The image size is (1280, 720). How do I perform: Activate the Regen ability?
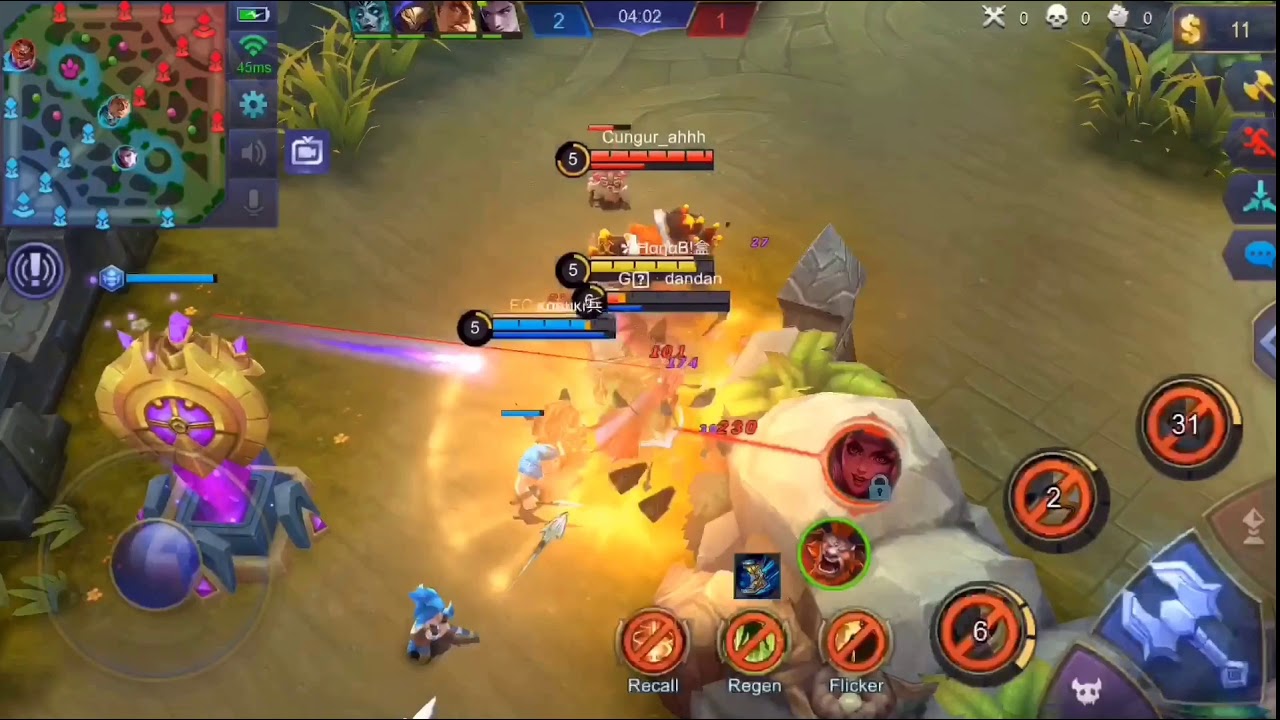754,643
